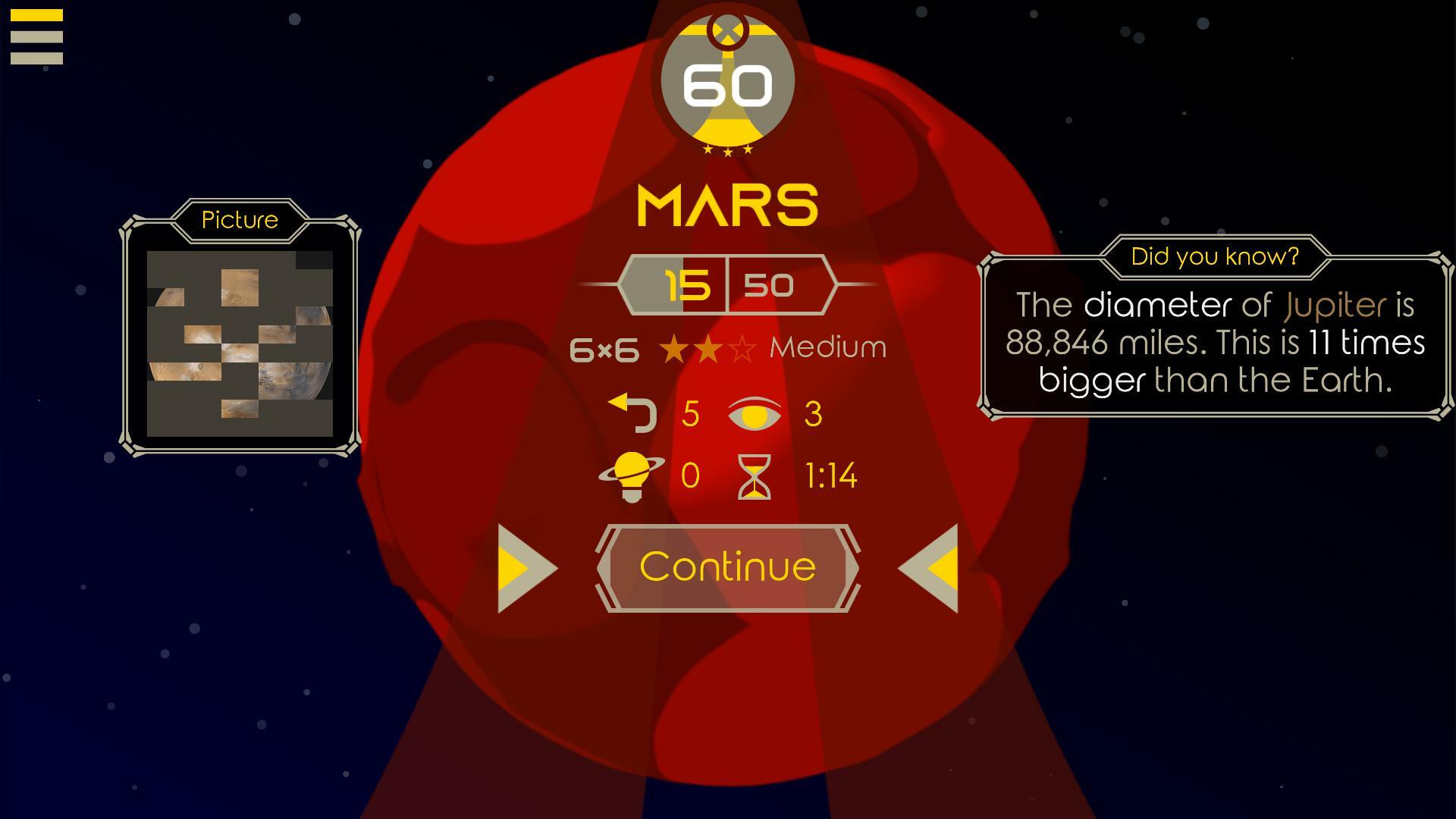Open the hamburger menu
This screenshot has height=819, width=1456.
pyautogui.click(x=37, y=37)
